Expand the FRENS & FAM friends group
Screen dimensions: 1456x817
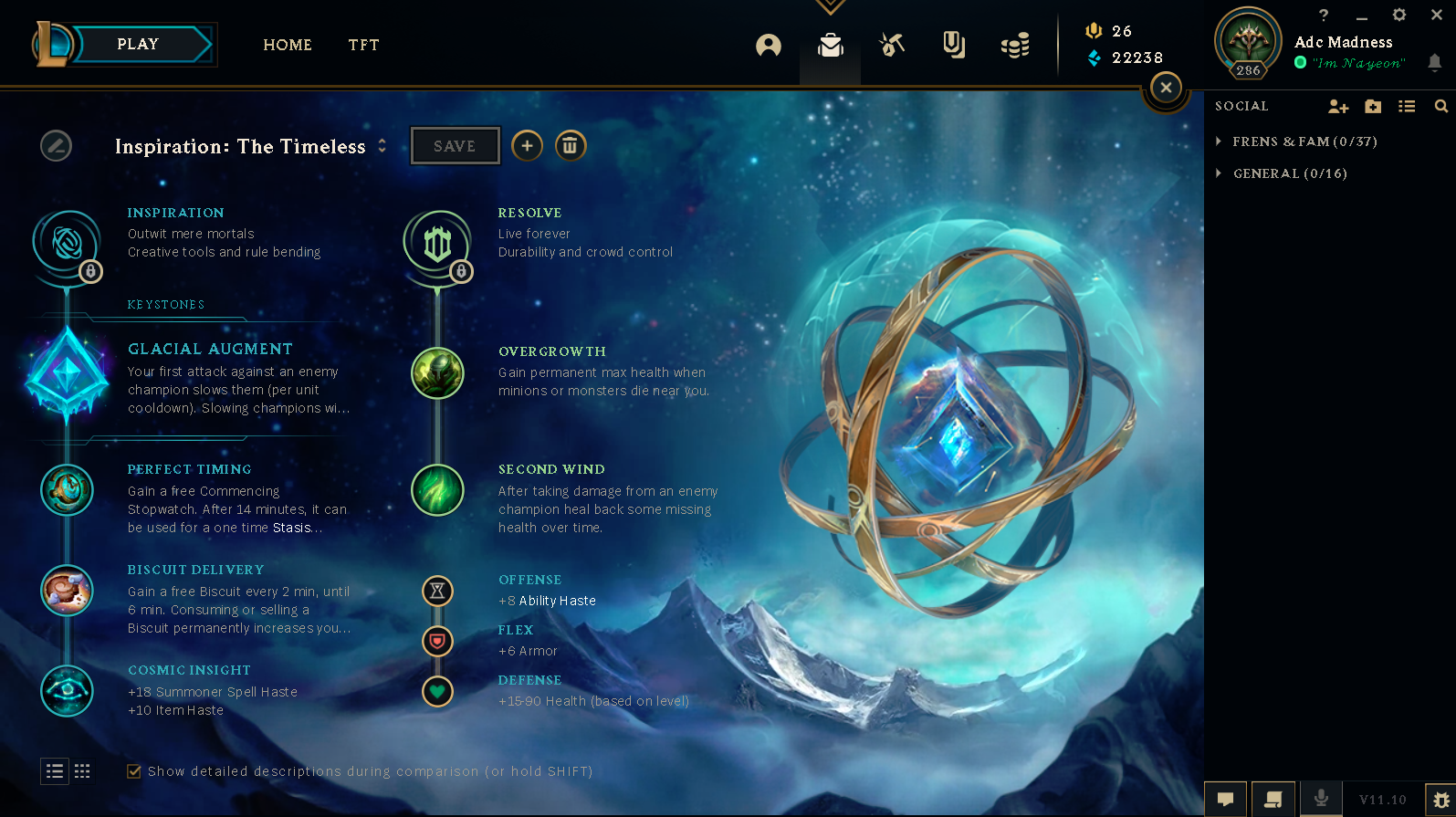(1219, 141)
